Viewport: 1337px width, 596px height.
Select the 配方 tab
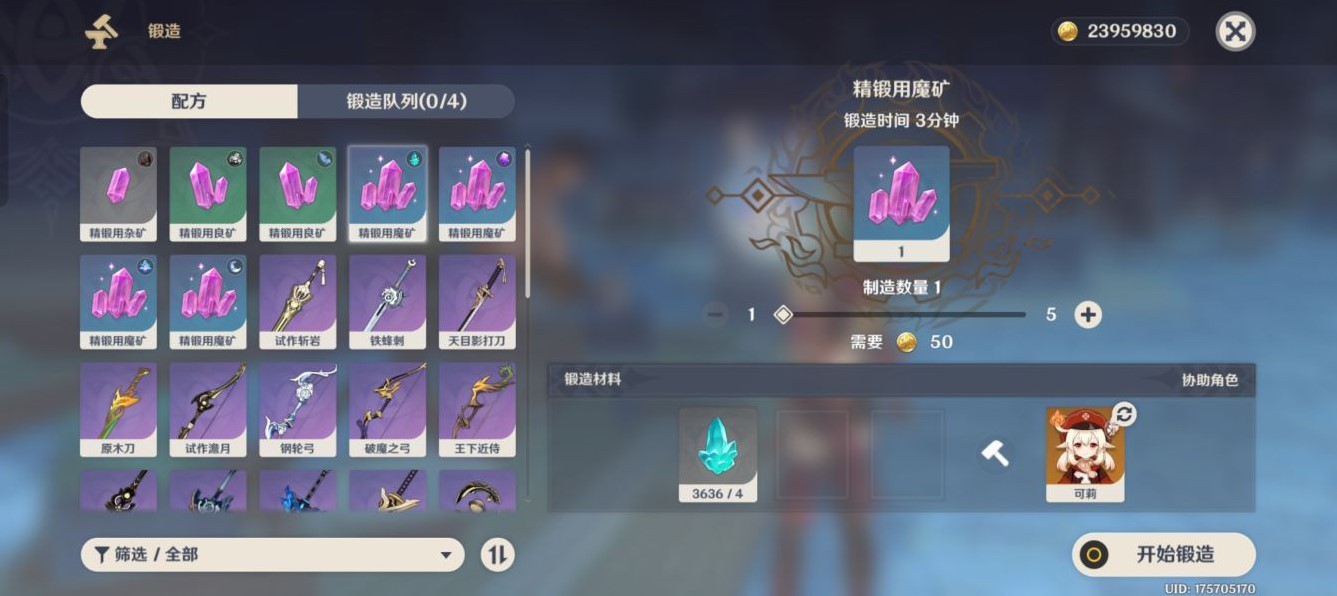[189, 101]
